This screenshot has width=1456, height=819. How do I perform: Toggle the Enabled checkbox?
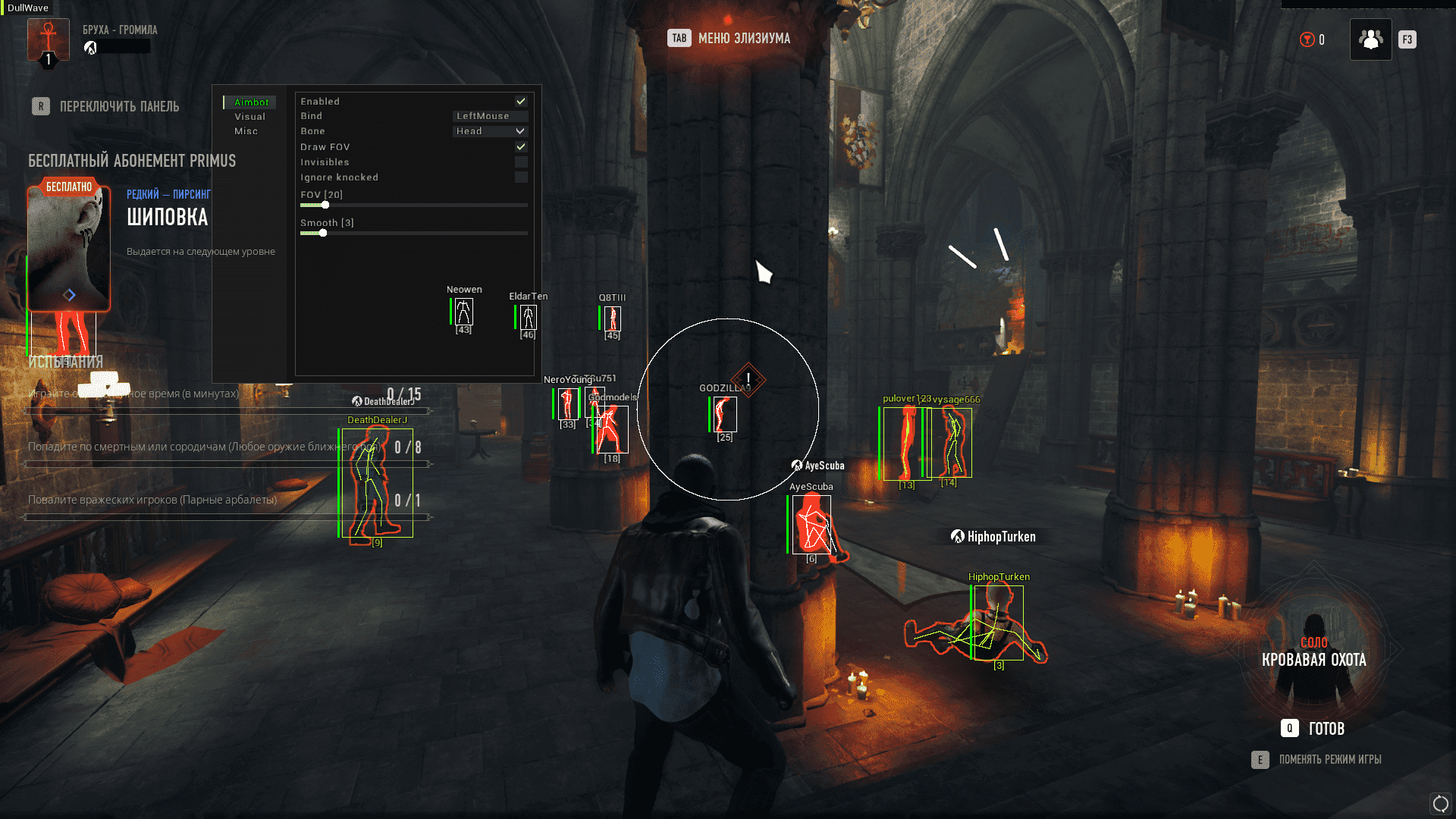(521, 101)
